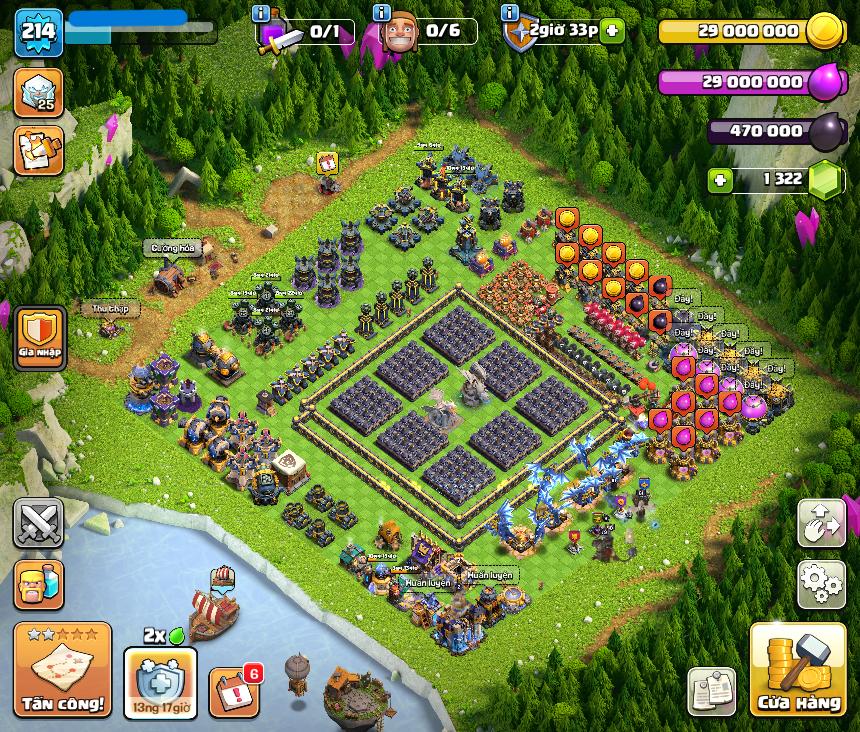
Task: Open the barbarian and potion training menu
Action: [x=38, y=585]
